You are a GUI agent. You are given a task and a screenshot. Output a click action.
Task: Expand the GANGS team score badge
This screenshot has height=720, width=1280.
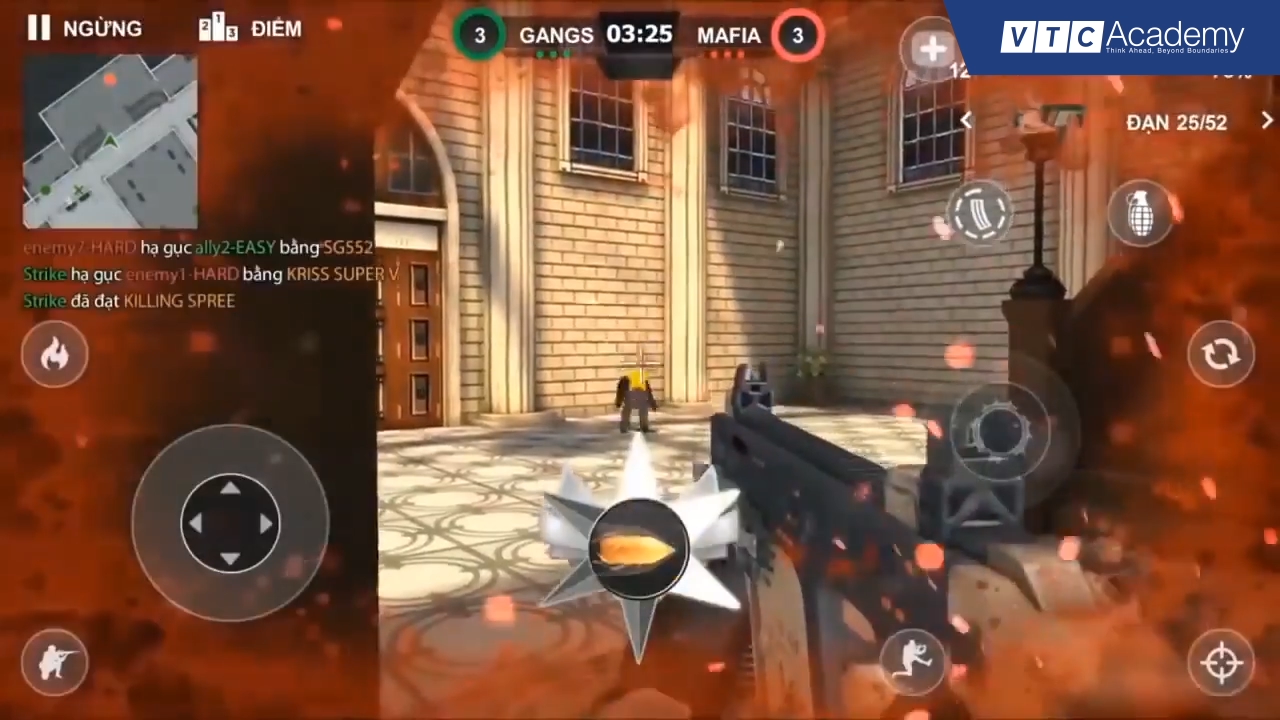coord(480,35)
